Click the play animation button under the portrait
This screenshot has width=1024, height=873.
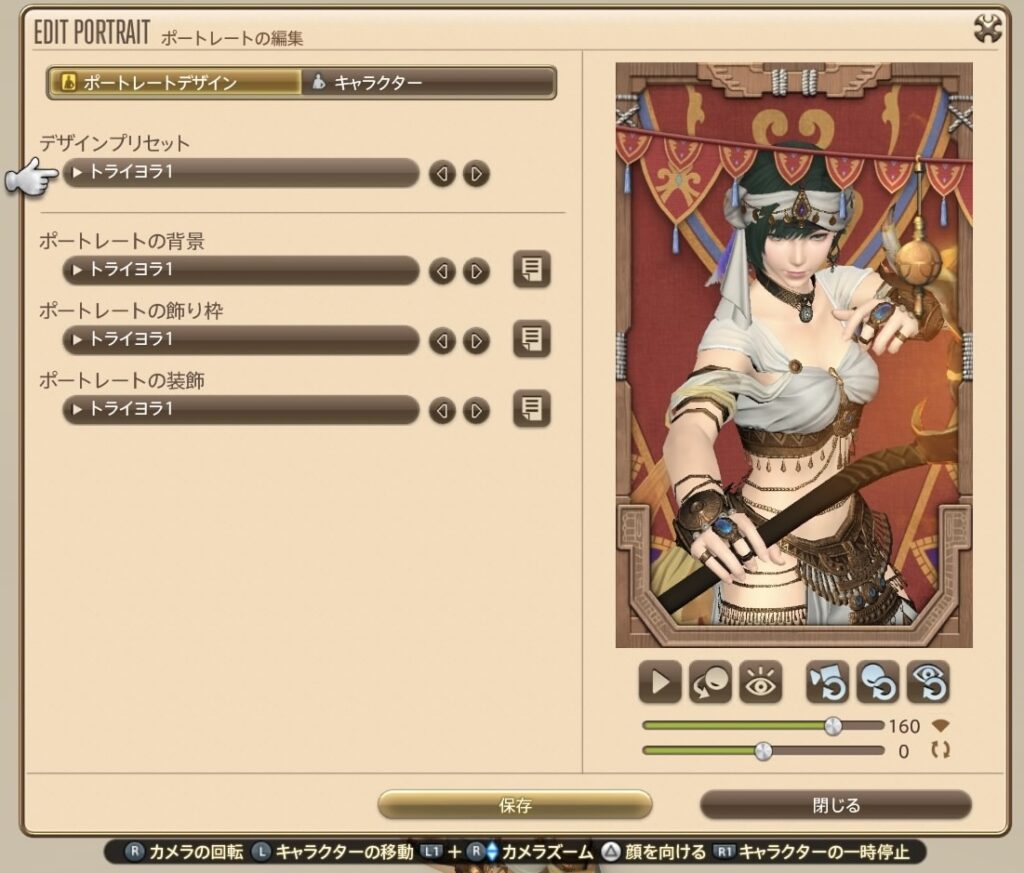pyautogui.click(x=660, y=683)
